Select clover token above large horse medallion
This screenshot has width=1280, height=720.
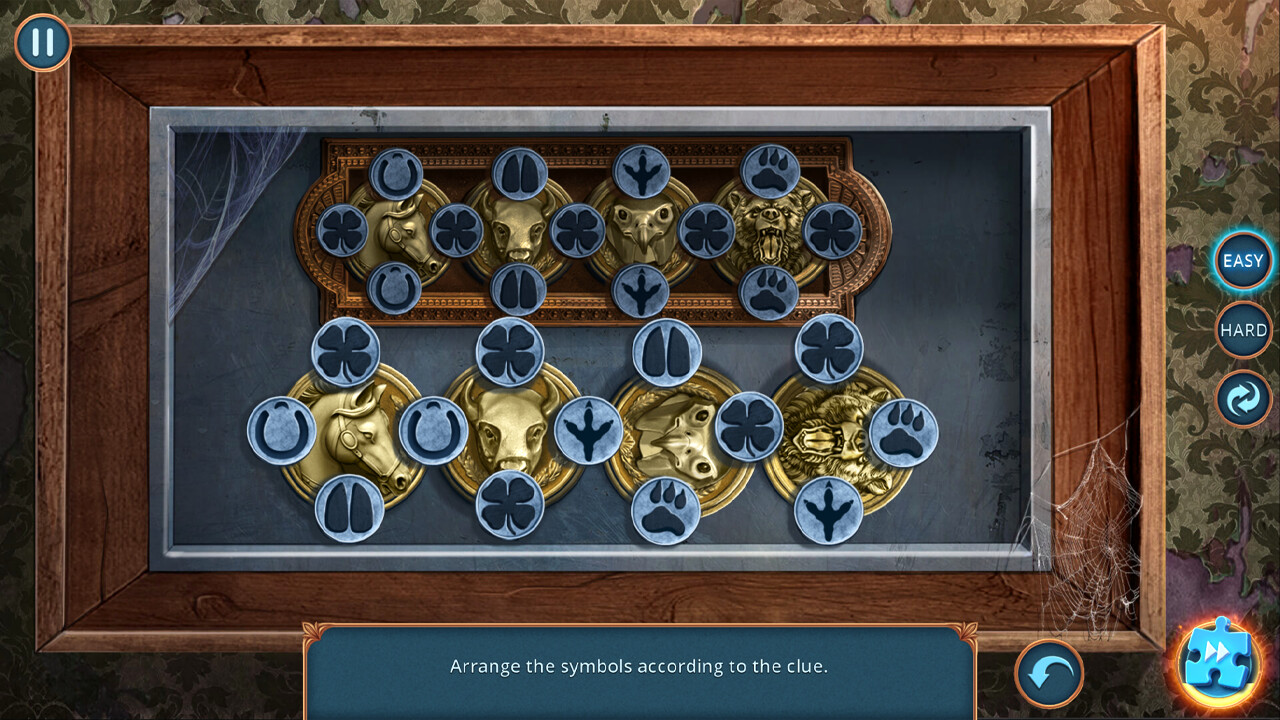(346, 352)
